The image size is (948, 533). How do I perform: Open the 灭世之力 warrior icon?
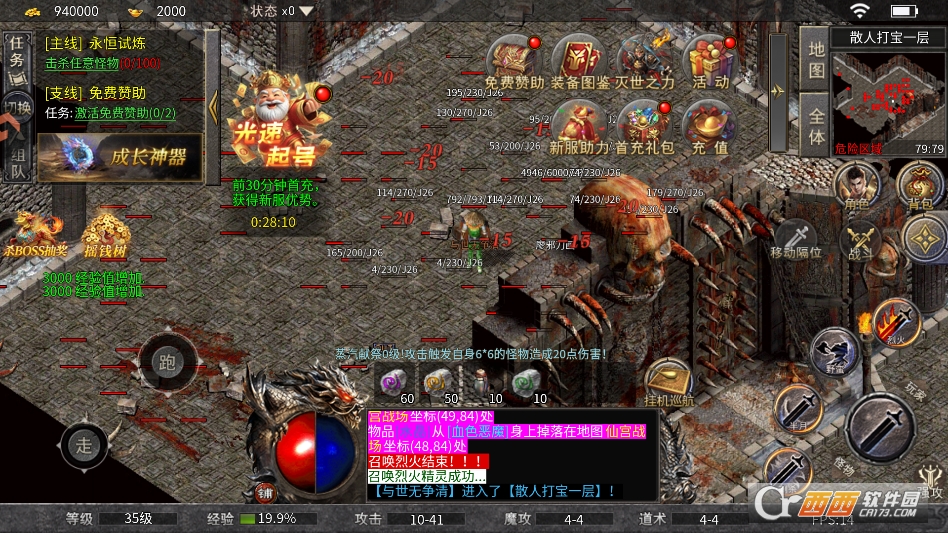click(x=645, y=60)
